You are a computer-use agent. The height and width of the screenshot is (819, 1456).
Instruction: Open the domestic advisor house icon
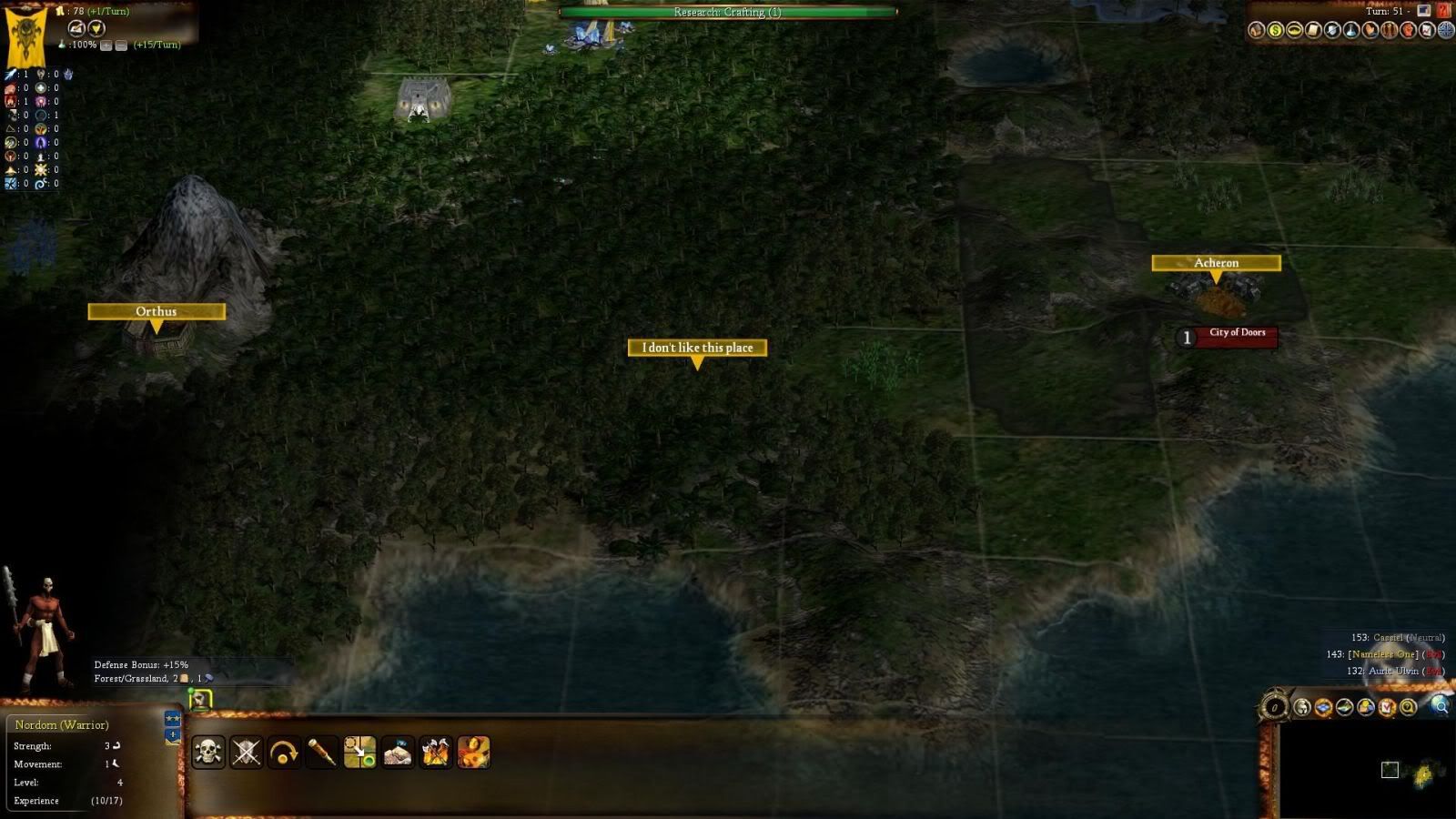(1257, 31)
